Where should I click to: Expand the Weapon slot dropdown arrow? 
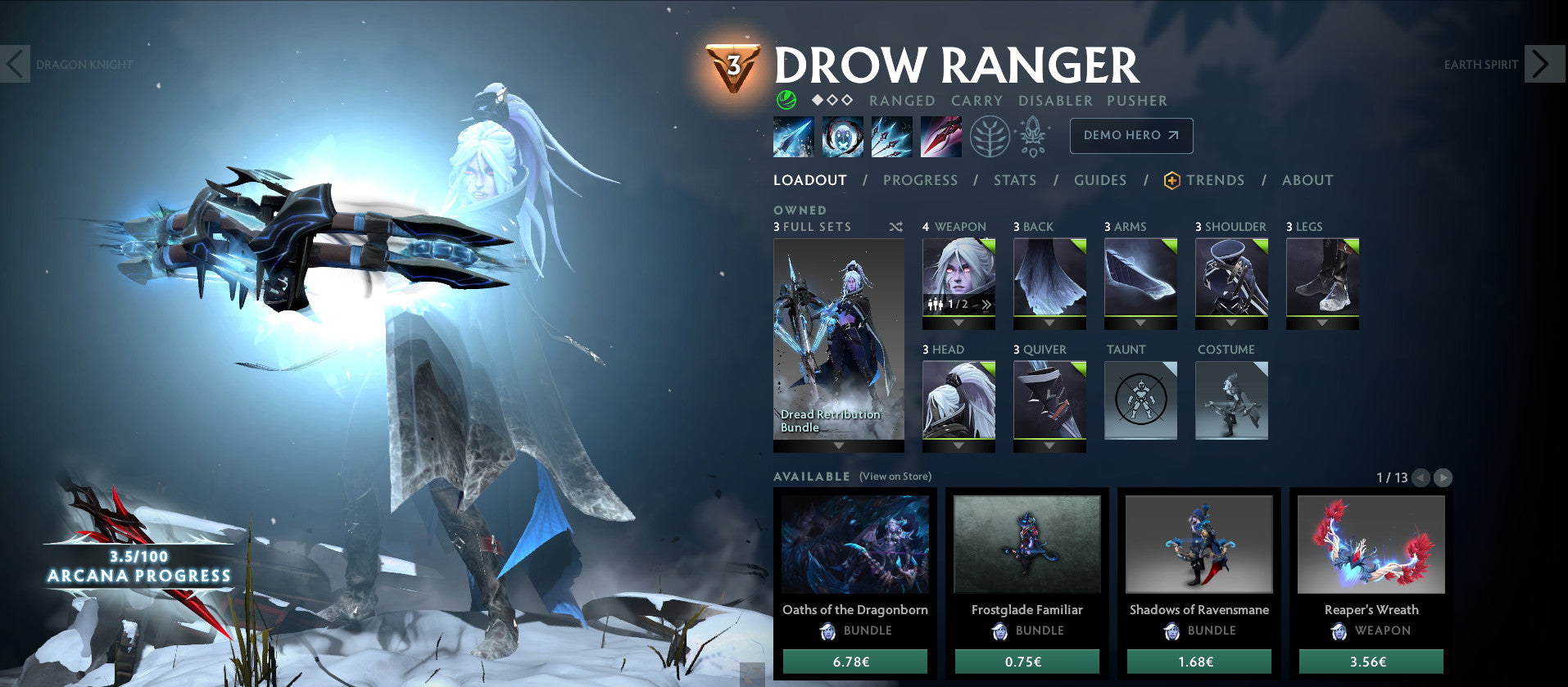(958, 323)
